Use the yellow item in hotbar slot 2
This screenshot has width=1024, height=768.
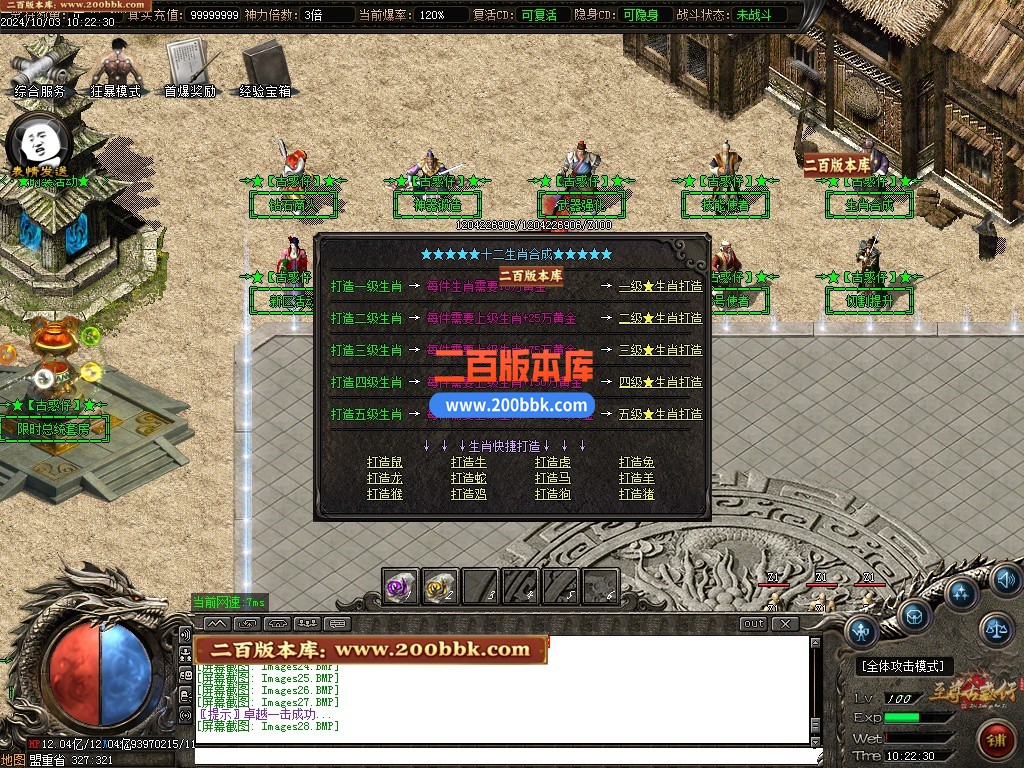(440, 586)
